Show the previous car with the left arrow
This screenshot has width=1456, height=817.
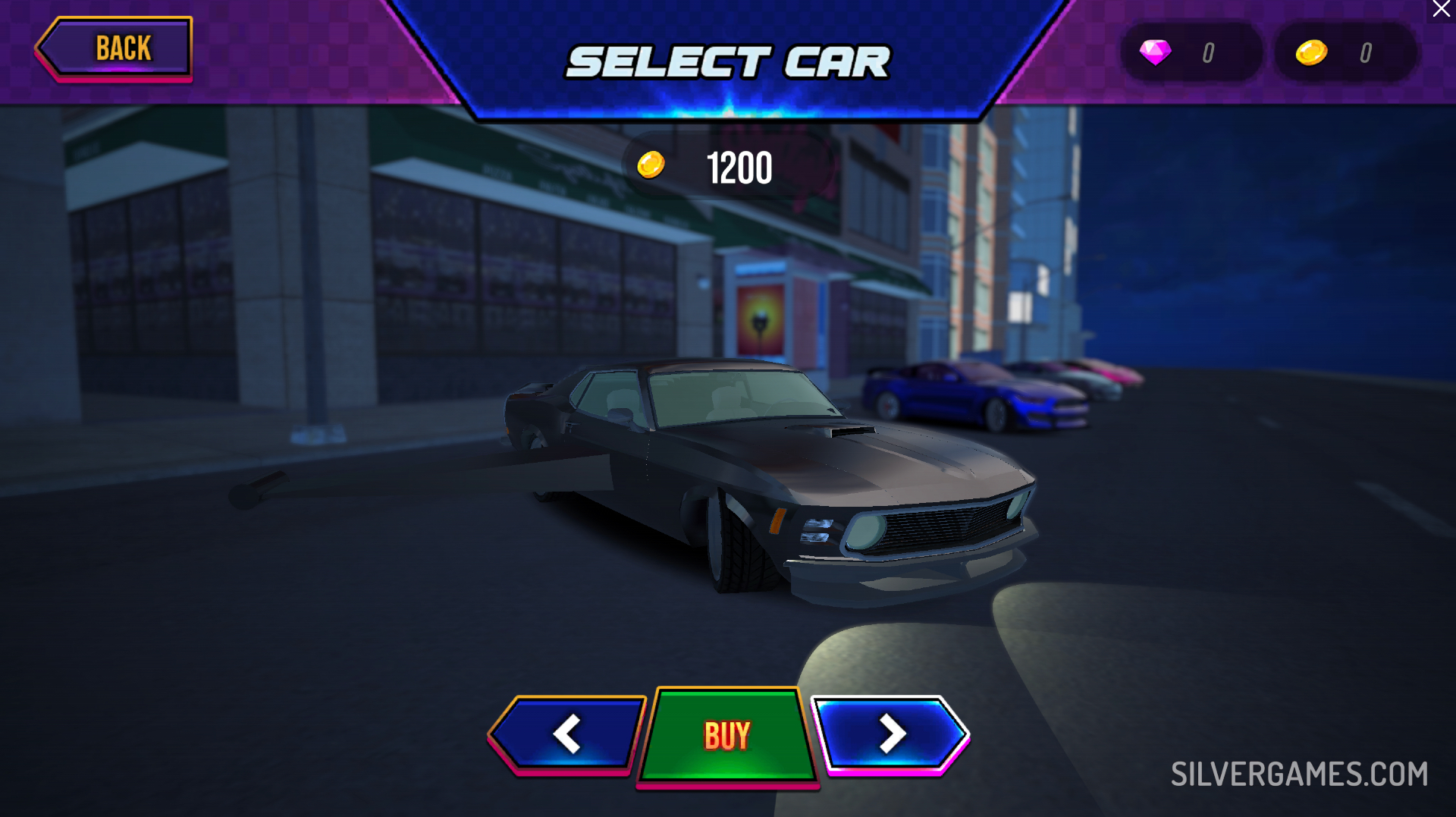[566, 734]
